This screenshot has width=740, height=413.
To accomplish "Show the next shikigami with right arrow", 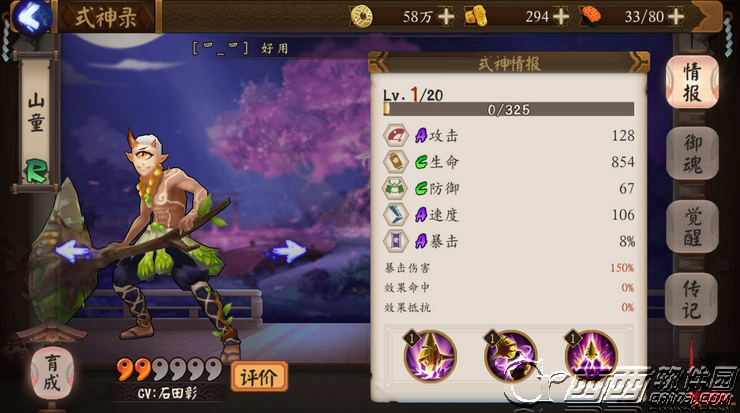I will click(x=289, y=252).
